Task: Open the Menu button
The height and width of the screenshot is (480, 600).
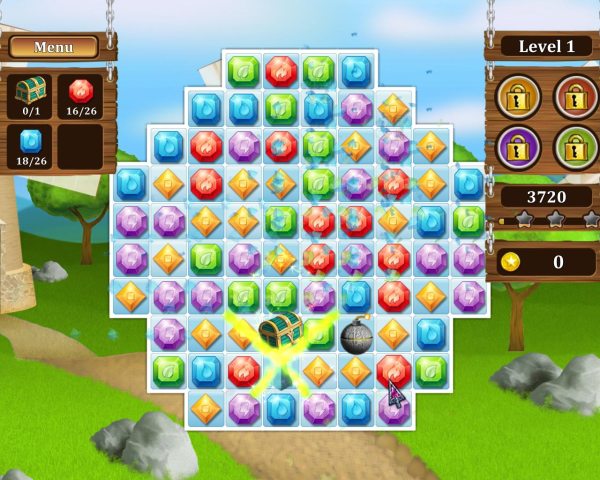Action: click(x=53, y=47)
